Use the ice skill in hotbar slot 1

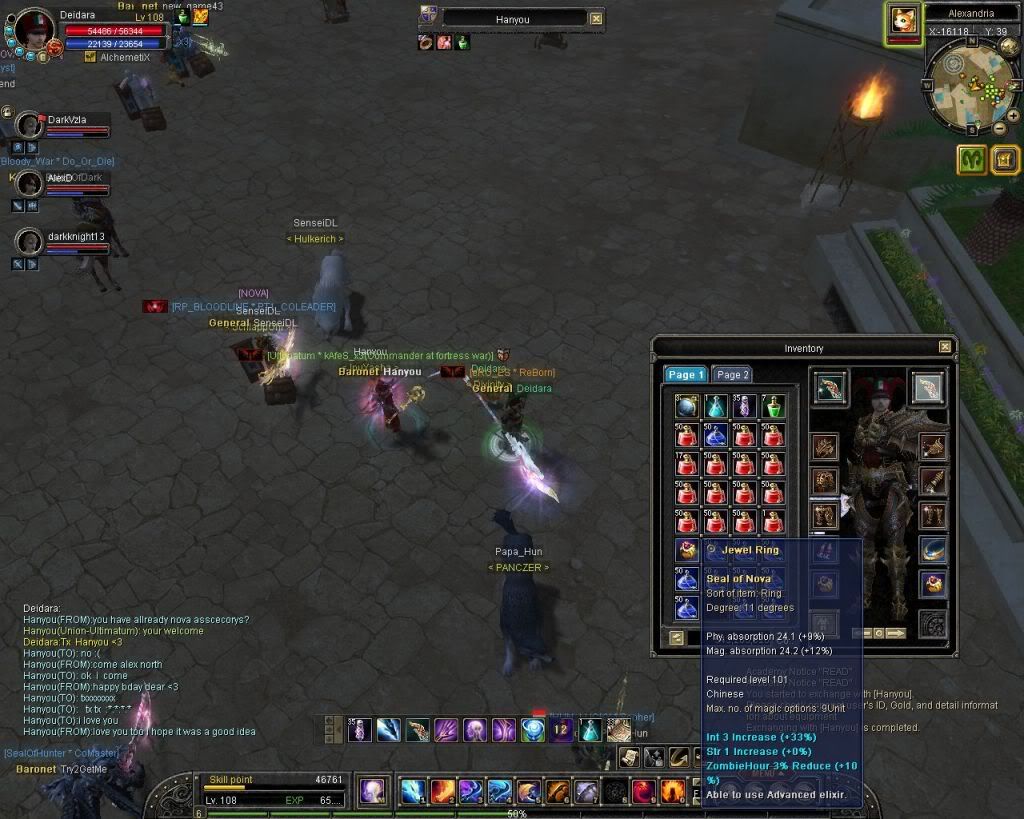414,792
